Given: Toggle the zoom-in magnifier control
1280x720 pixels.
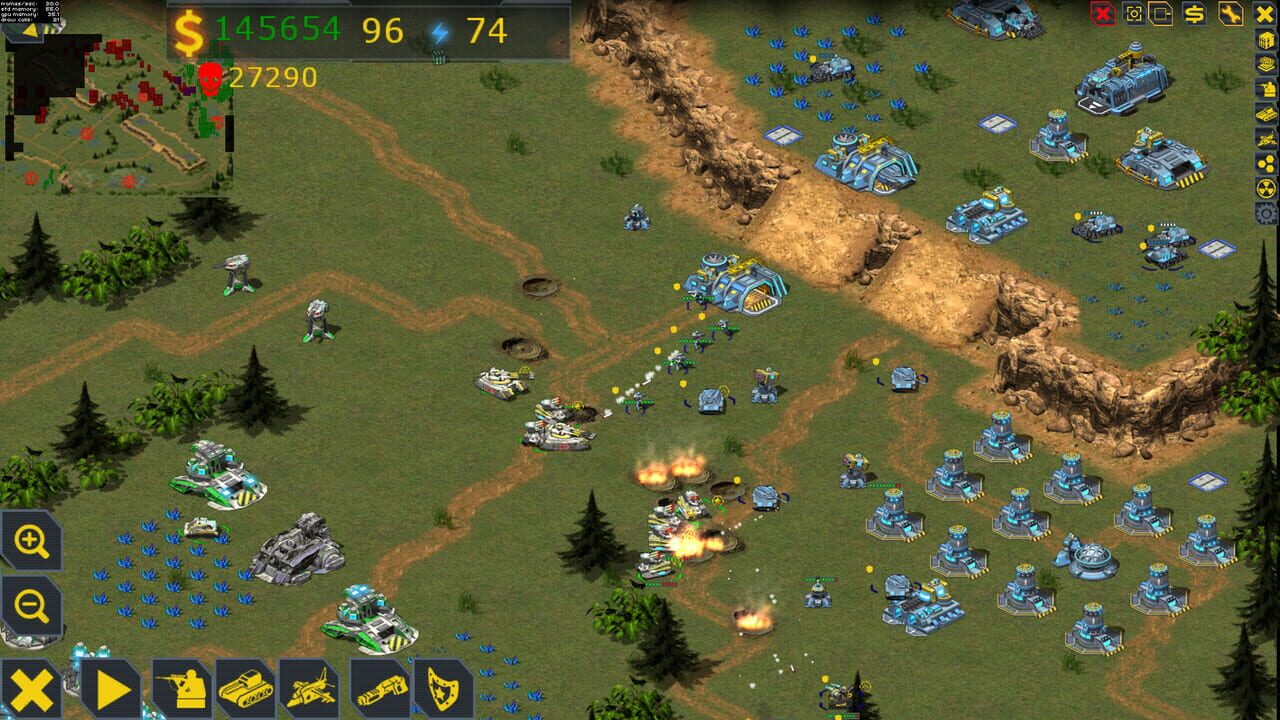Looking at the screenshot, I should (x=31, y=541).
